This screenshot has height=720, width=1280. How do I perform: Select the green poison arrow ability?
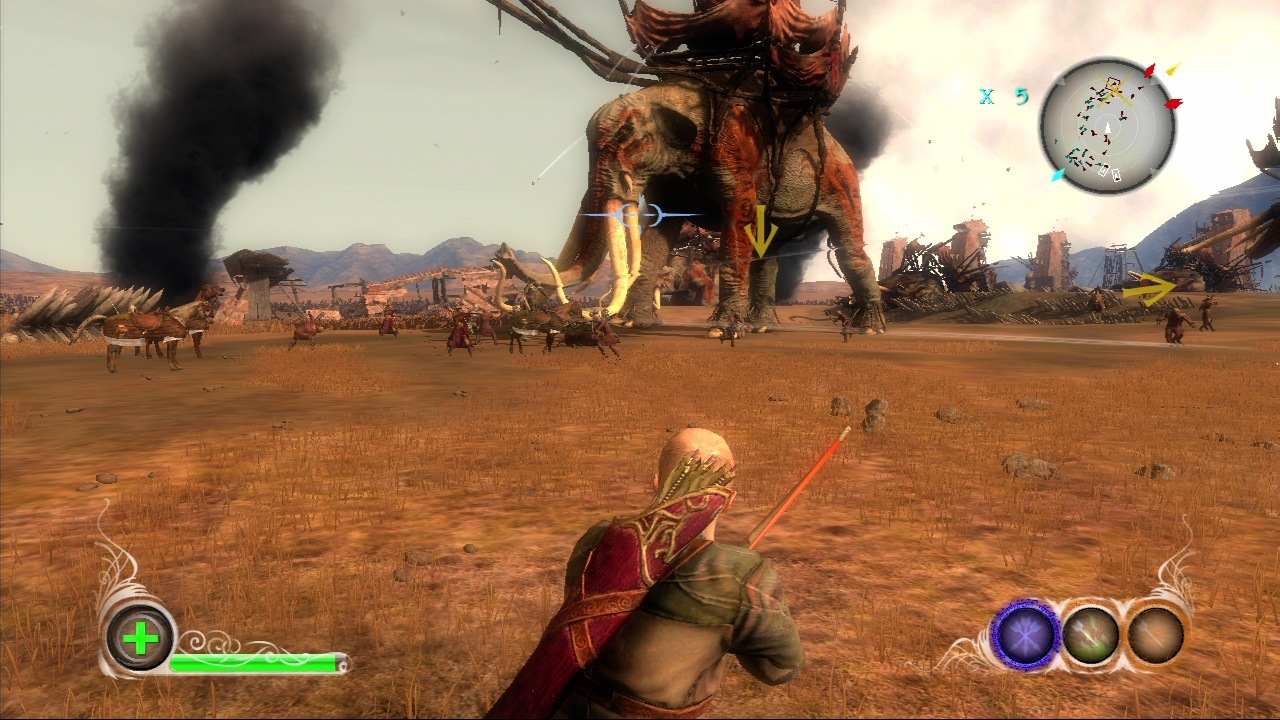1091,635
